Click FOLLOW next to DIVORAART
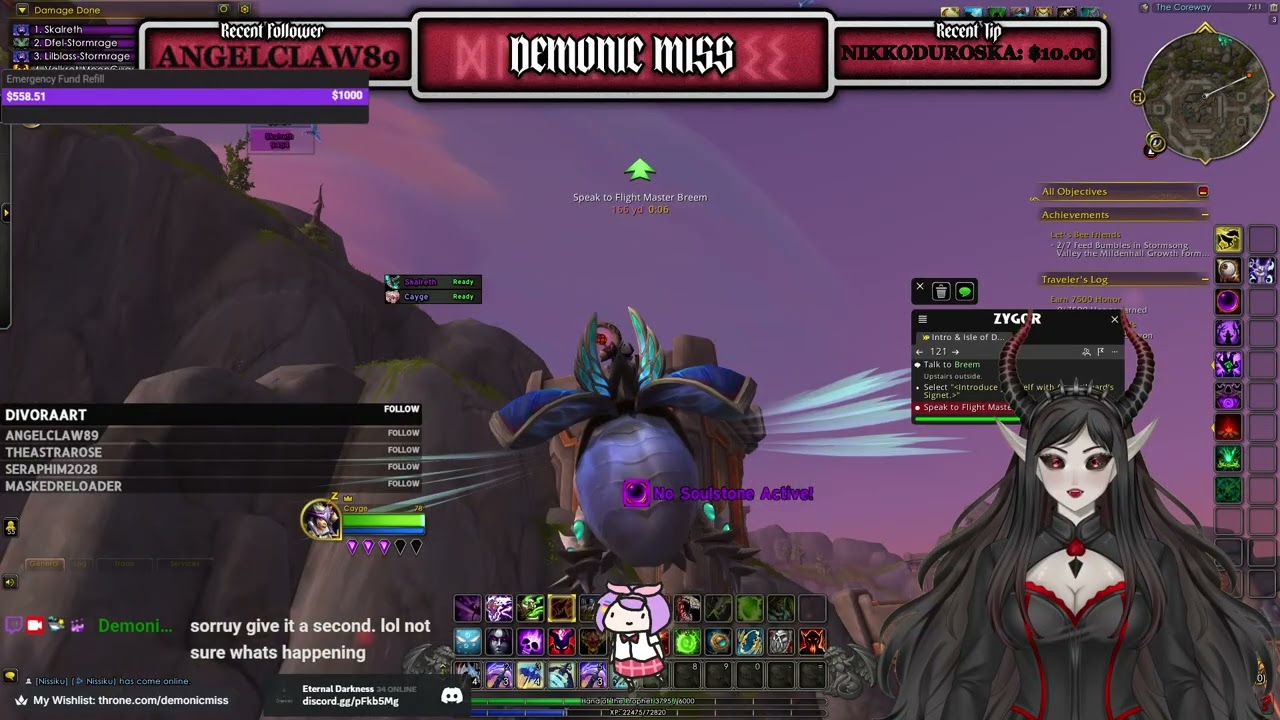 401,409
